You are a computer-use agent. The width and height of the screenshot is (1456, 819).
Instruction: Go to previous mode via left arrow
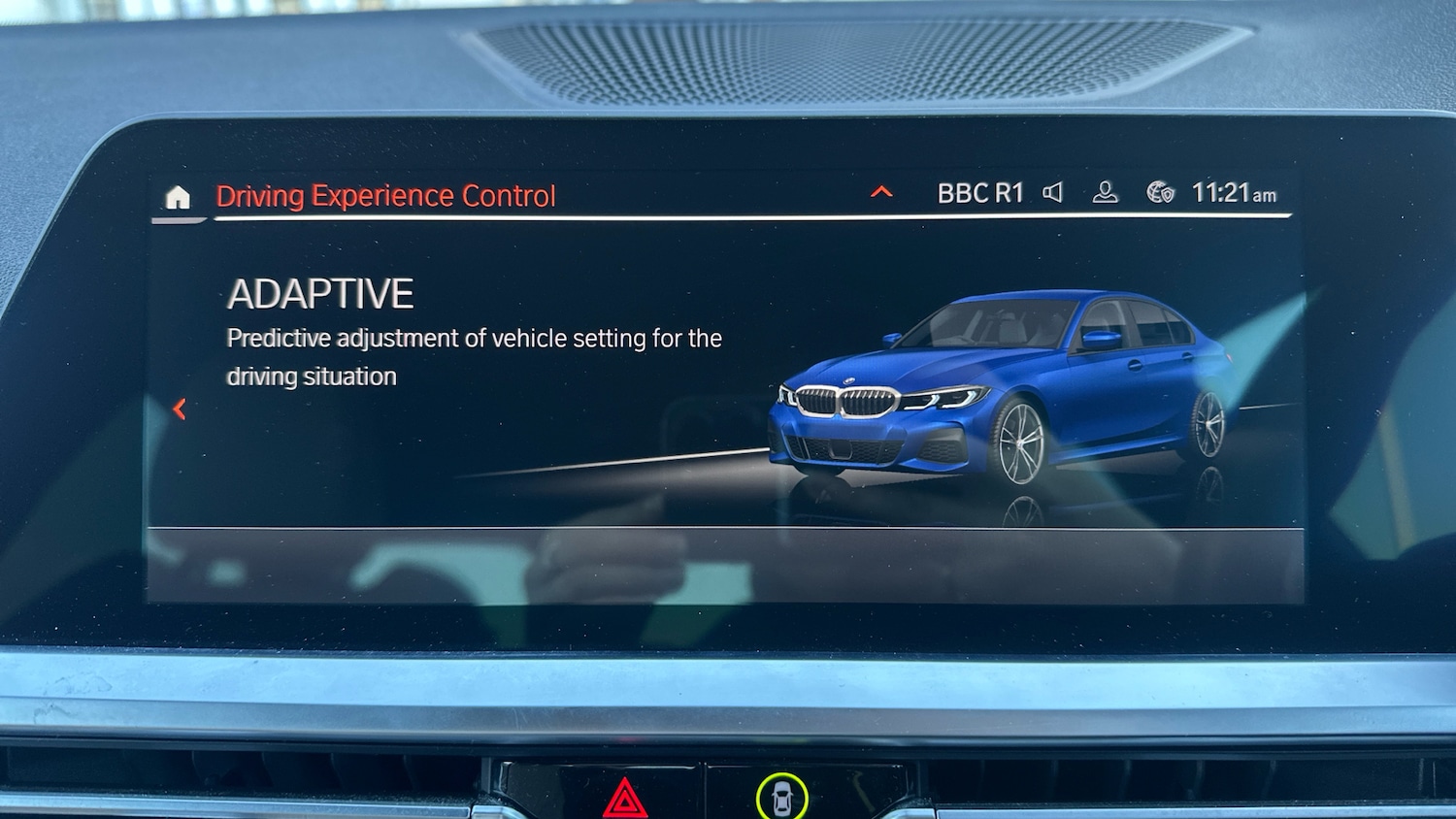[x=179, y=409]
